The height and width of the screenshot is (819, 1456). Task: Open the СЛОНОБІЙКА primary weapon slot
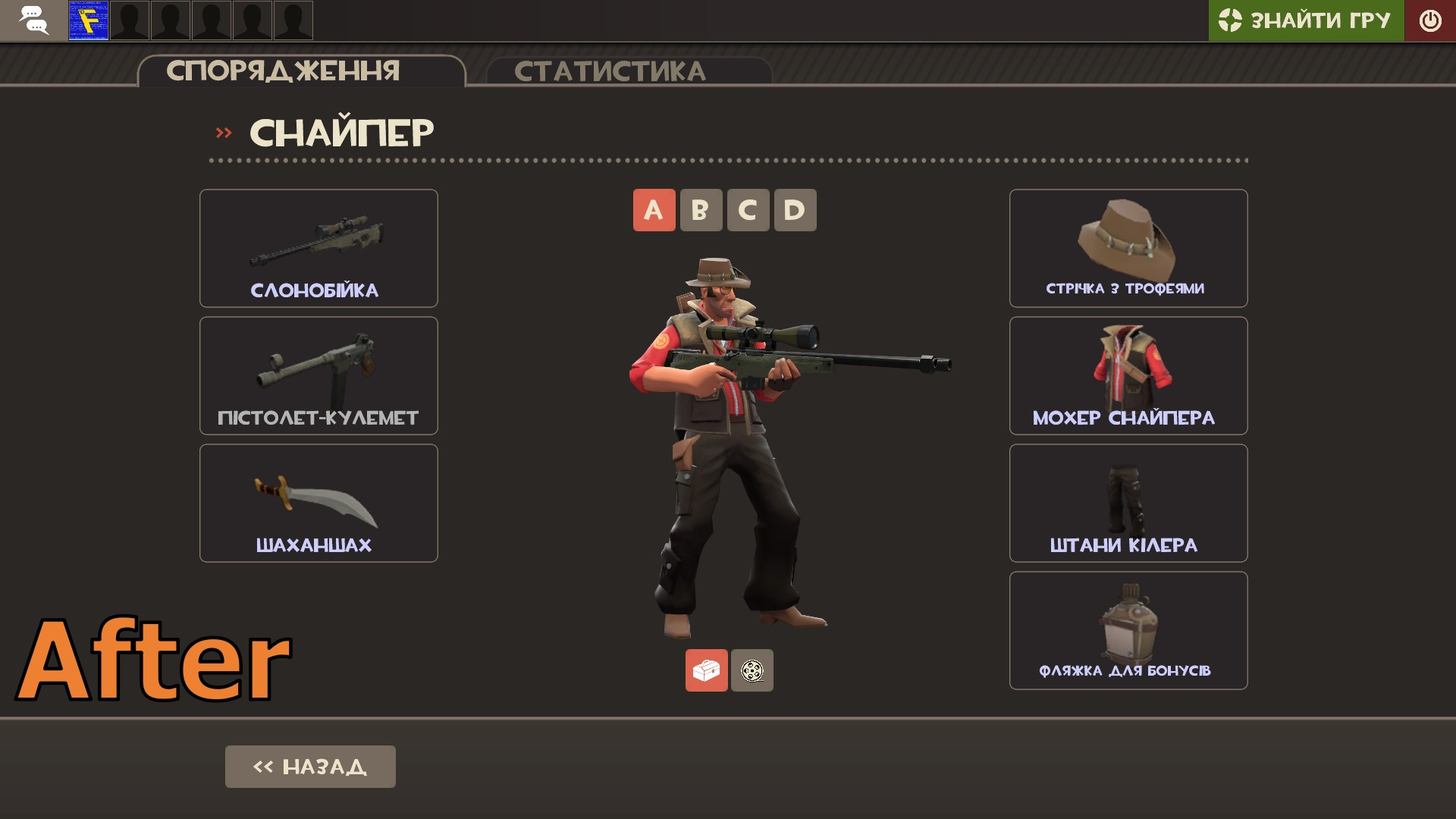coord(318,248)
